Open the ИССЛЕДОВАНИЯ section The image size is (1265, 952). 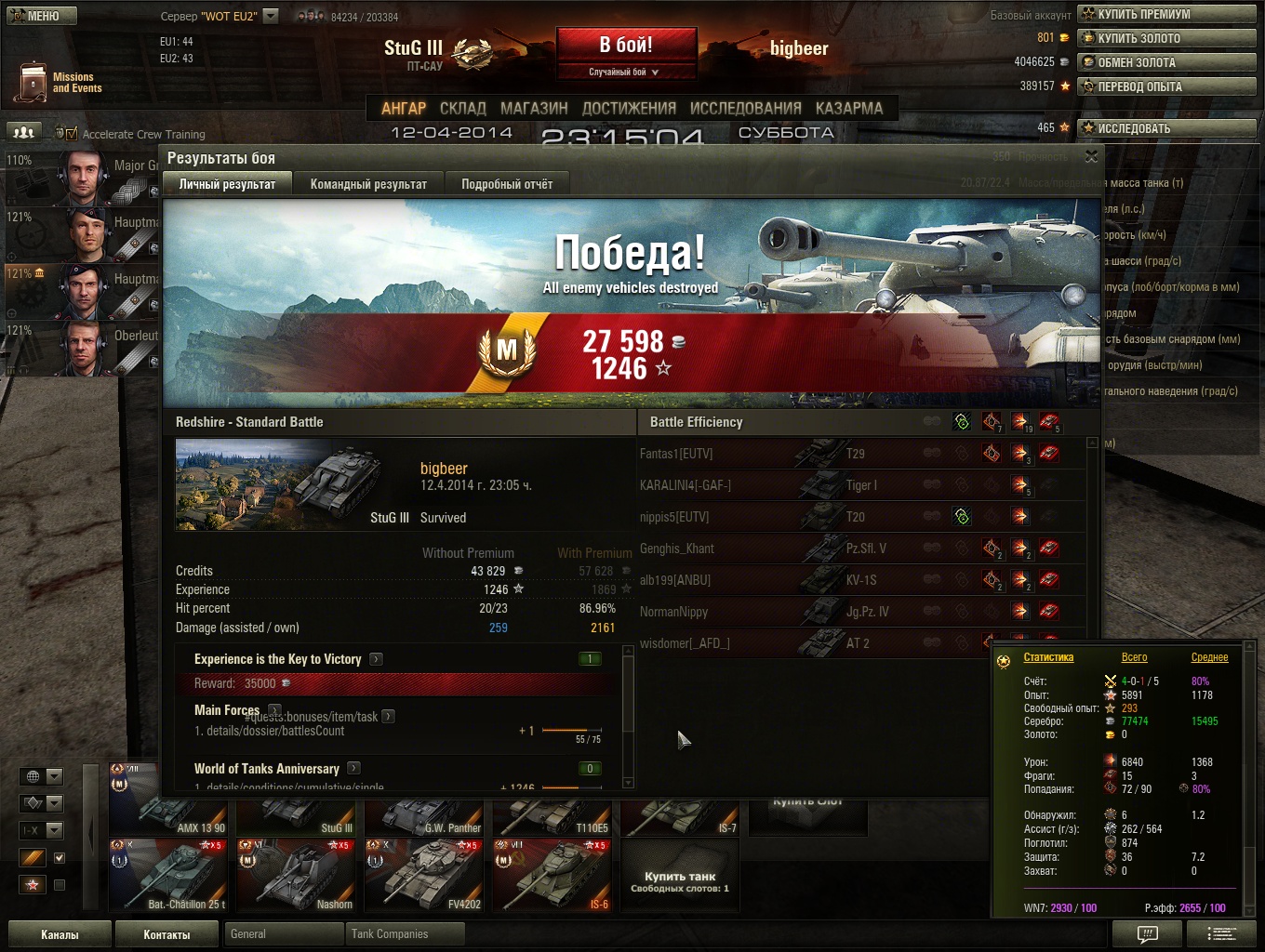coord(745,108)
